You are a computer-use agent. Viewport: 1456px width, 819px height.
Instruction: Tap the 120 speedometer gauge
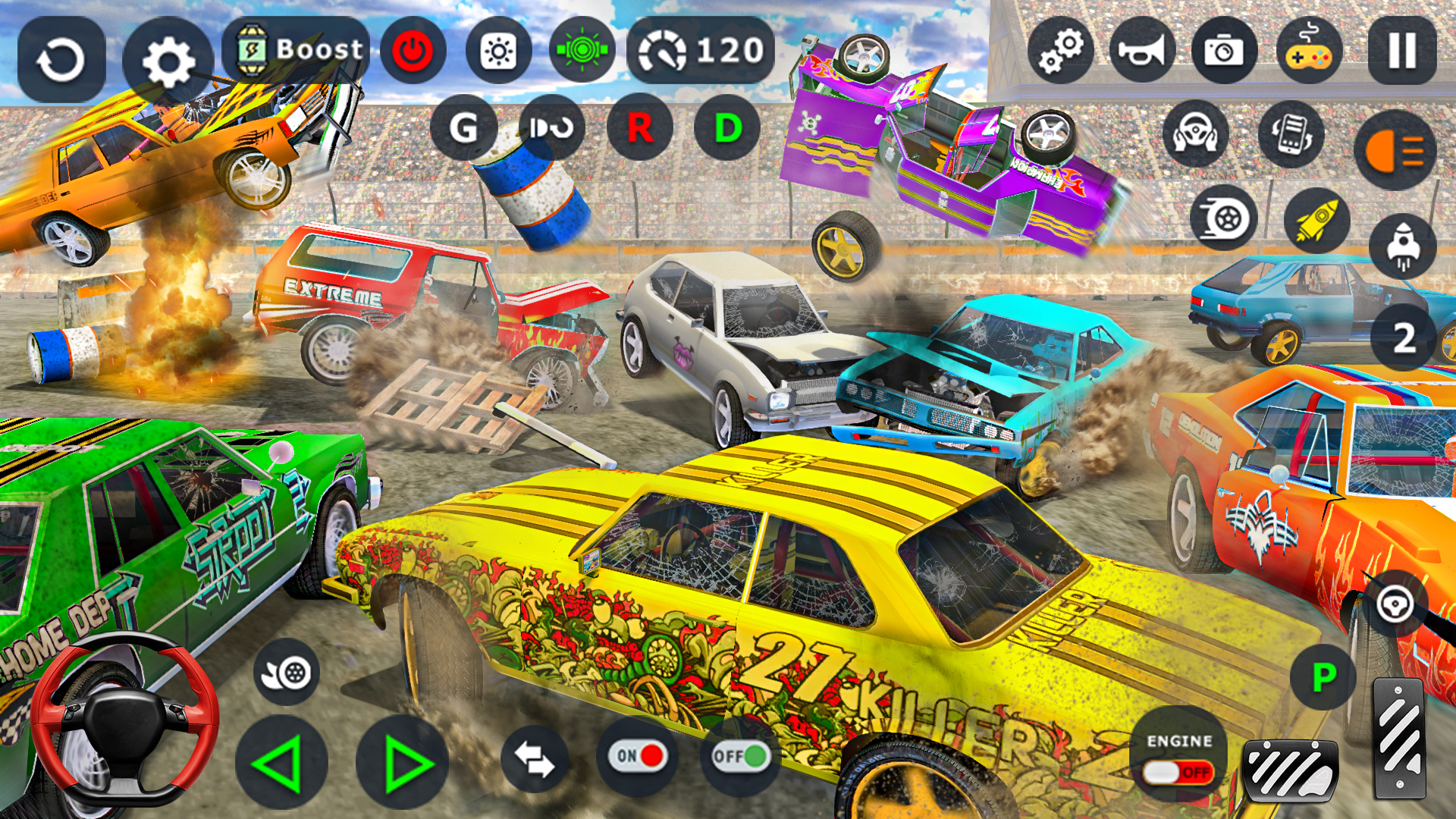(x=698, y=52)
